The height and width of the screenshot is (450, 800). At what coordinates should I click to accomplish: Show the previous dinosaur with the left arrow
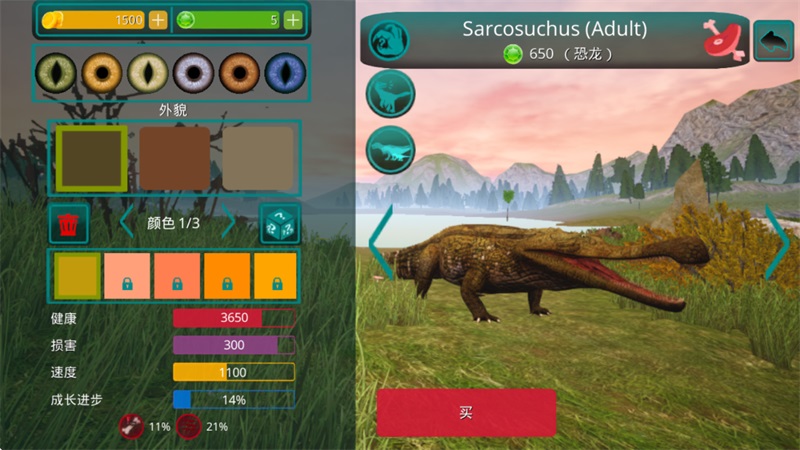(x=381, y=243)
